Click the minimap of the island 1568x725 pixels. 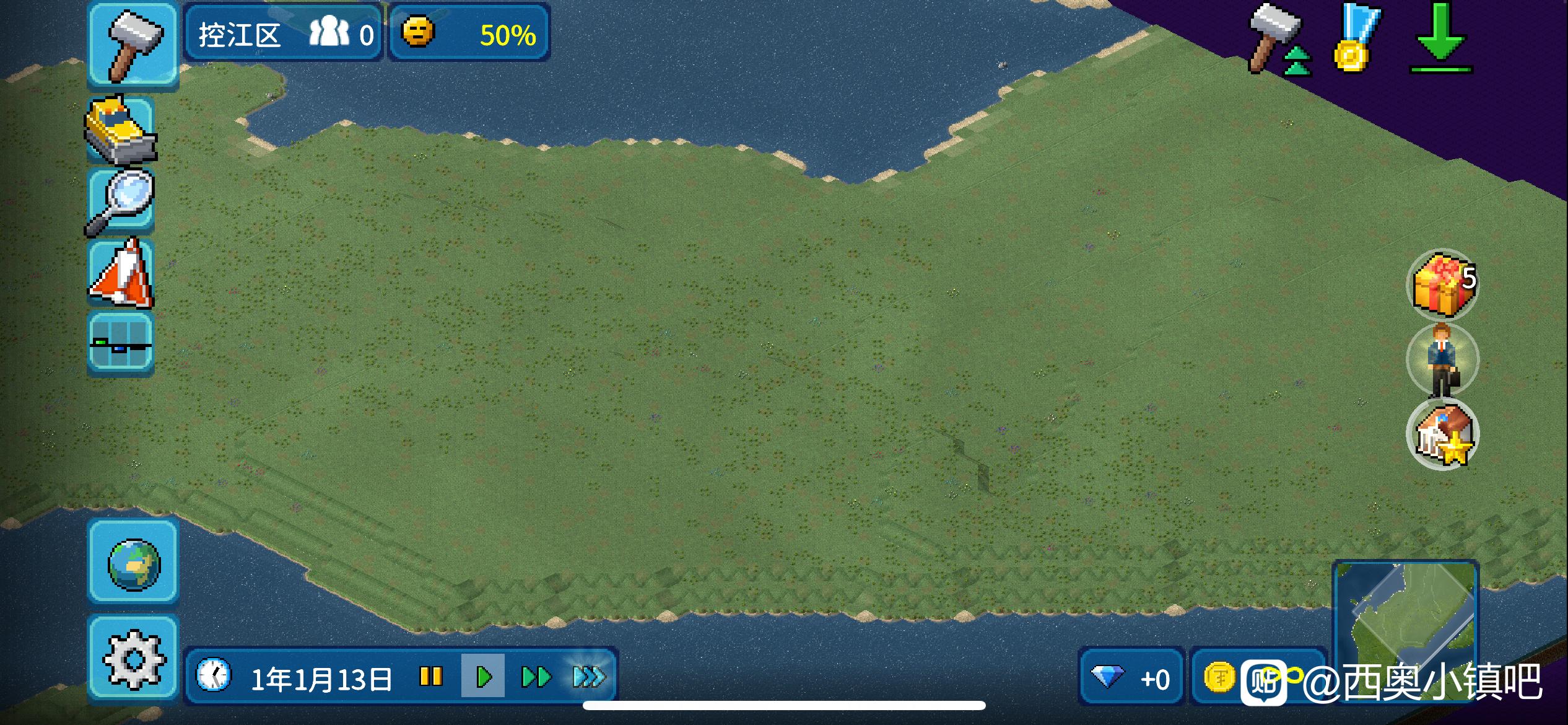tap(1406, 620)
